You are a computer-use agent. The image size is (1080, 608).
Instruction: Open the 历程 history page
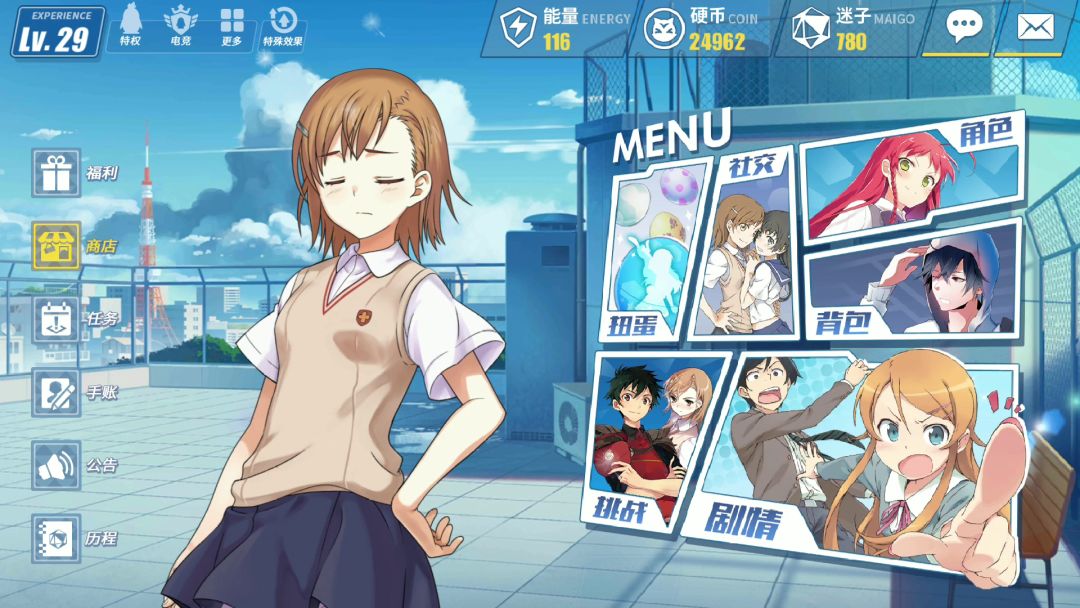click(x=56, y=538)
